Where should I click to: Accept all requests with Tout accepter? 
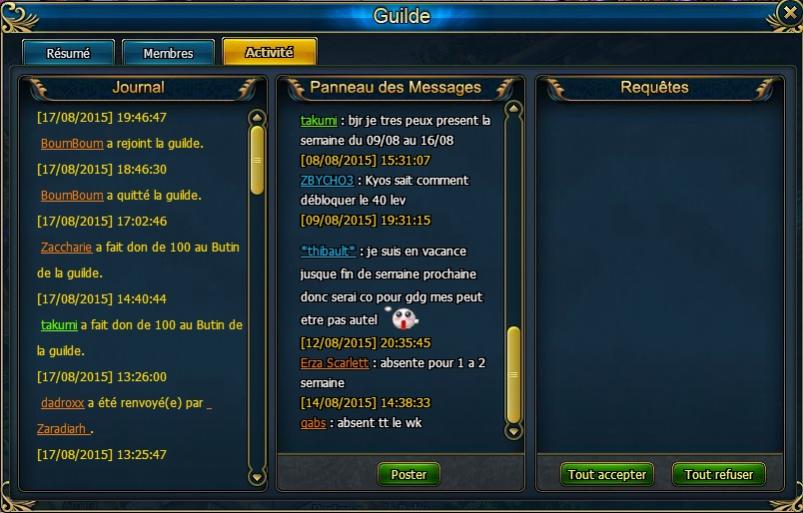(x=607, y=475)
